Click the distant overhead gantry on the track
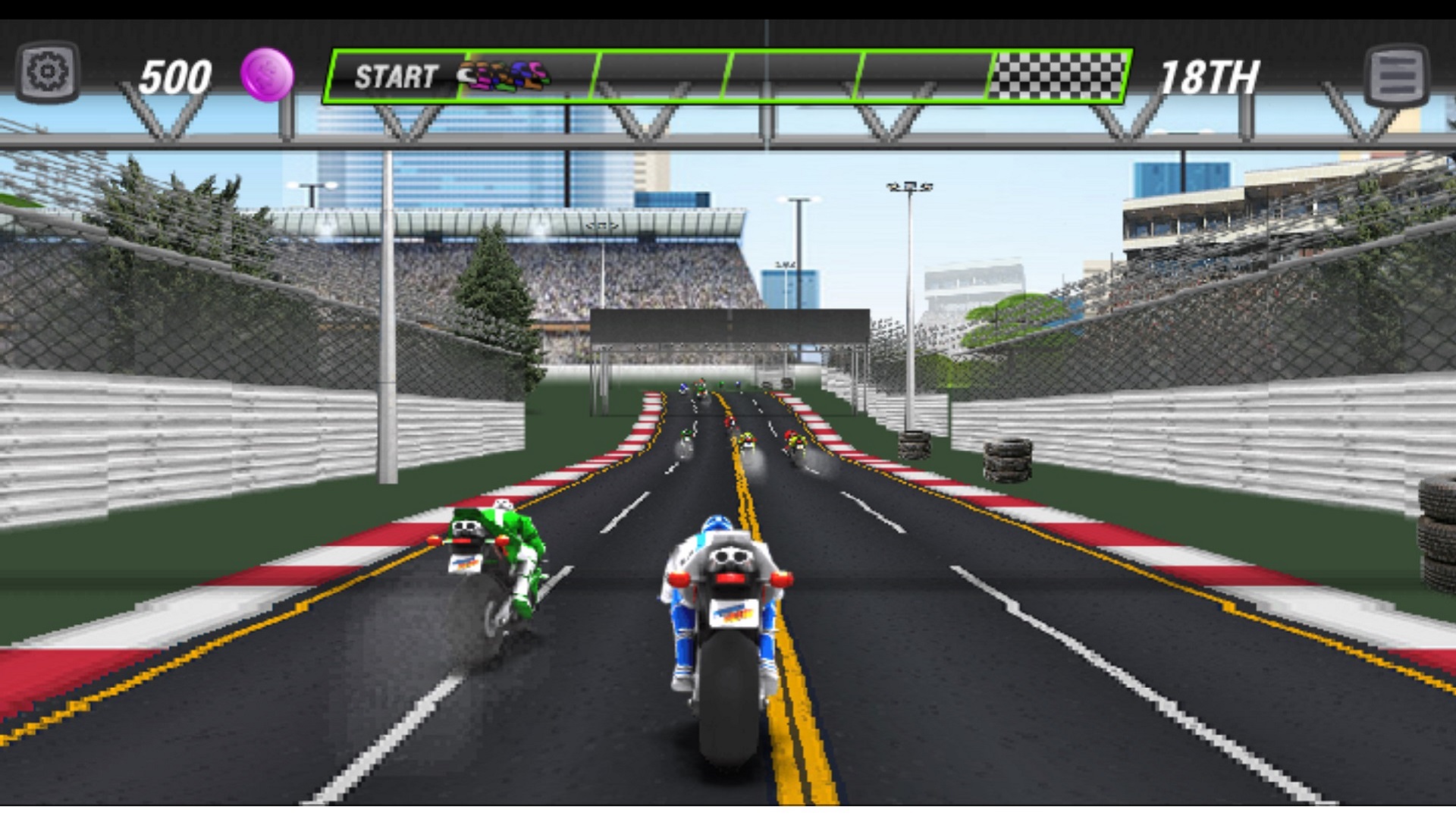 click(x=732, y=326)
